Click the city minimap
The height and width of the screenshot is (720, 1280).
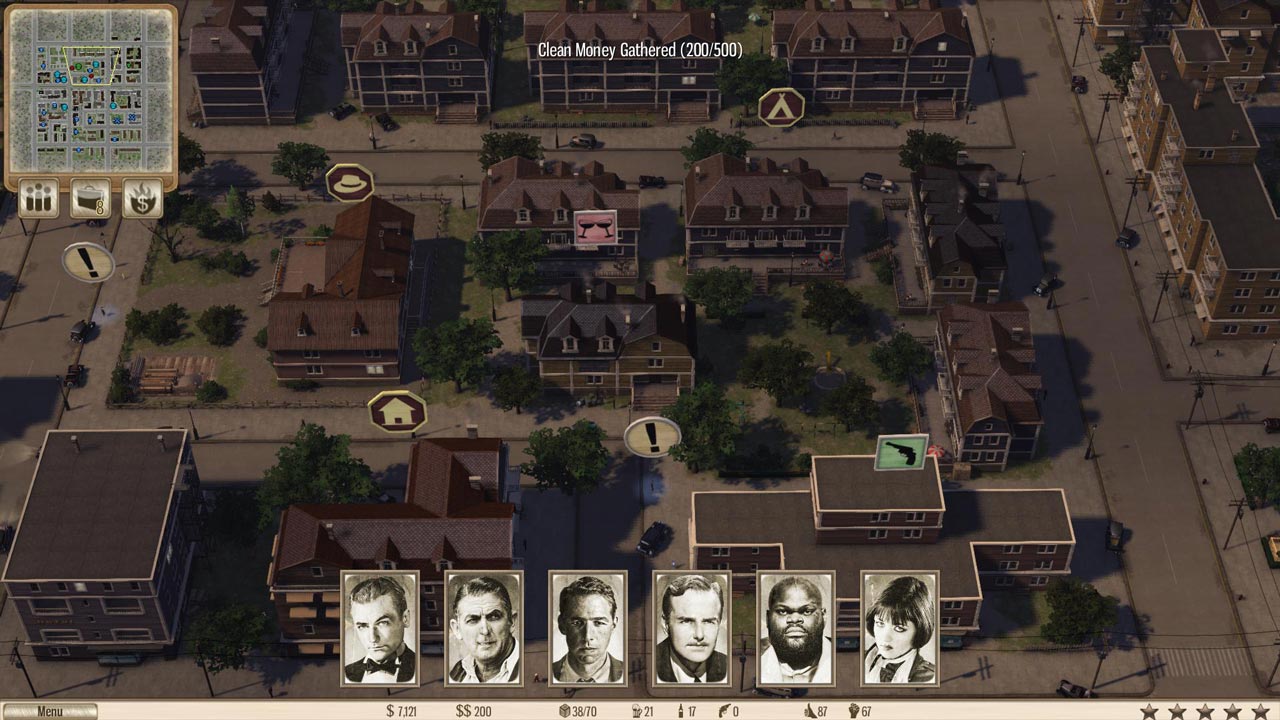[91, 90]
